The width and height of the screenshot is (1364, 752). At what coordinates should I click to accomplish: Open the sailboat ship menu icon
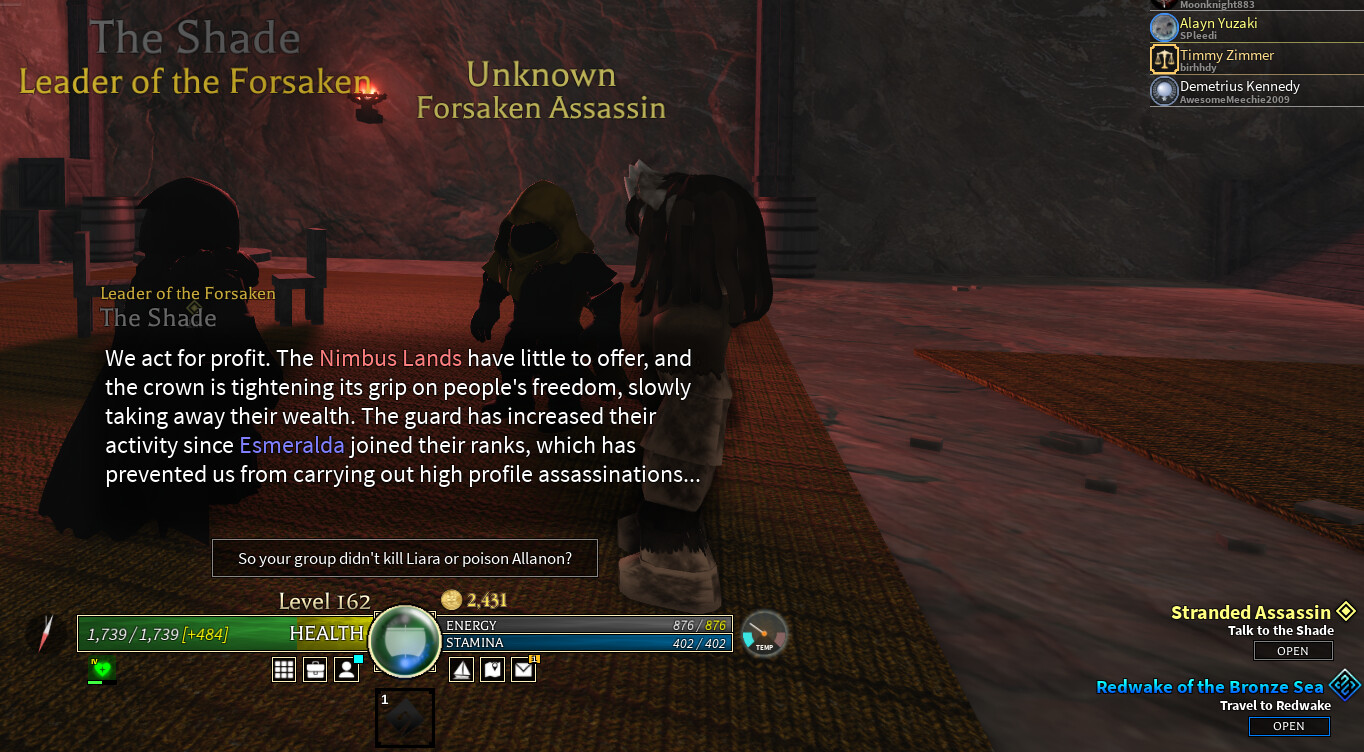(461, 670)
